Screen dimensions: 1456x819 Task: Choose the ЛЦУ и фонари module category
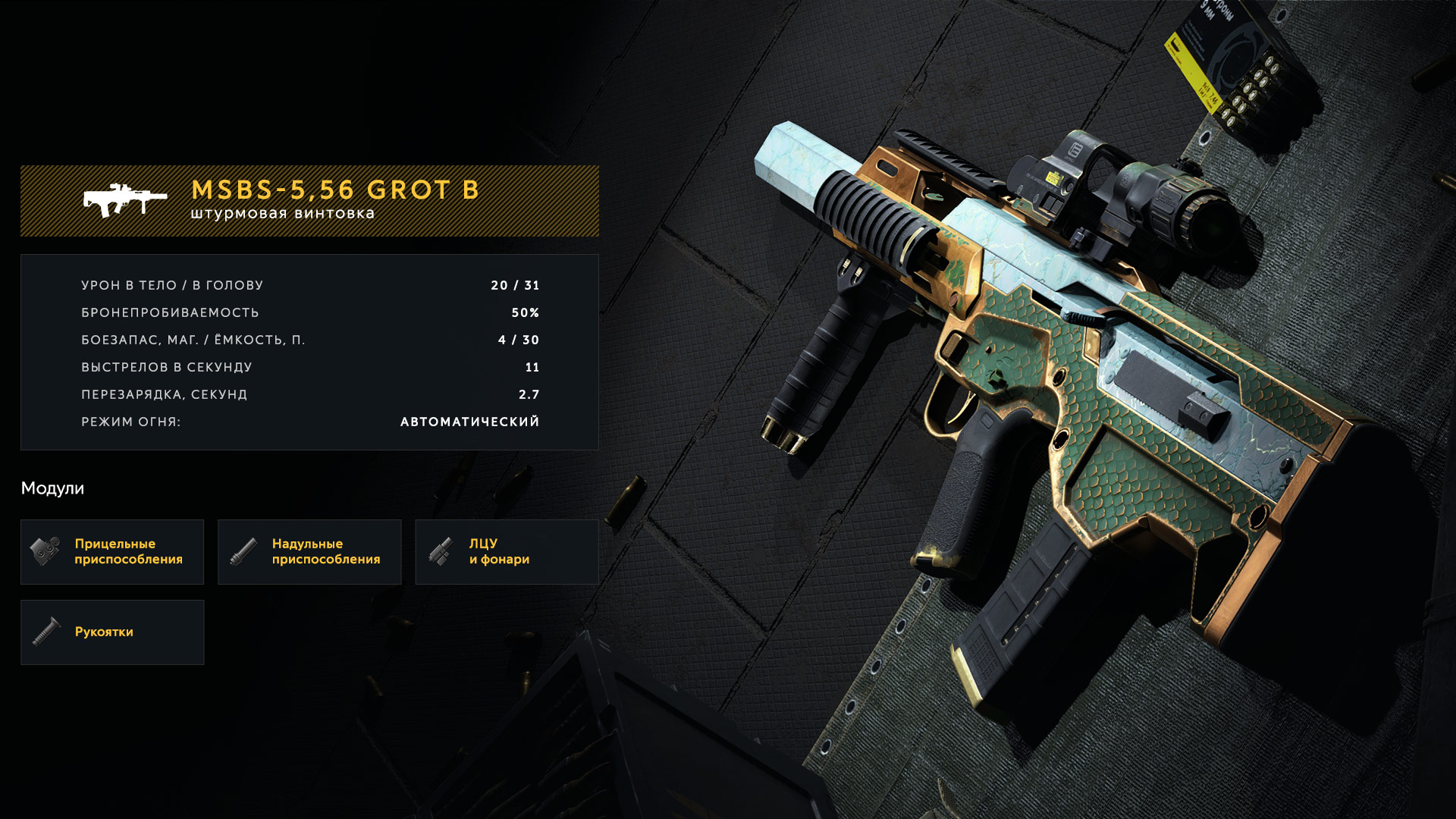[507, 552]
